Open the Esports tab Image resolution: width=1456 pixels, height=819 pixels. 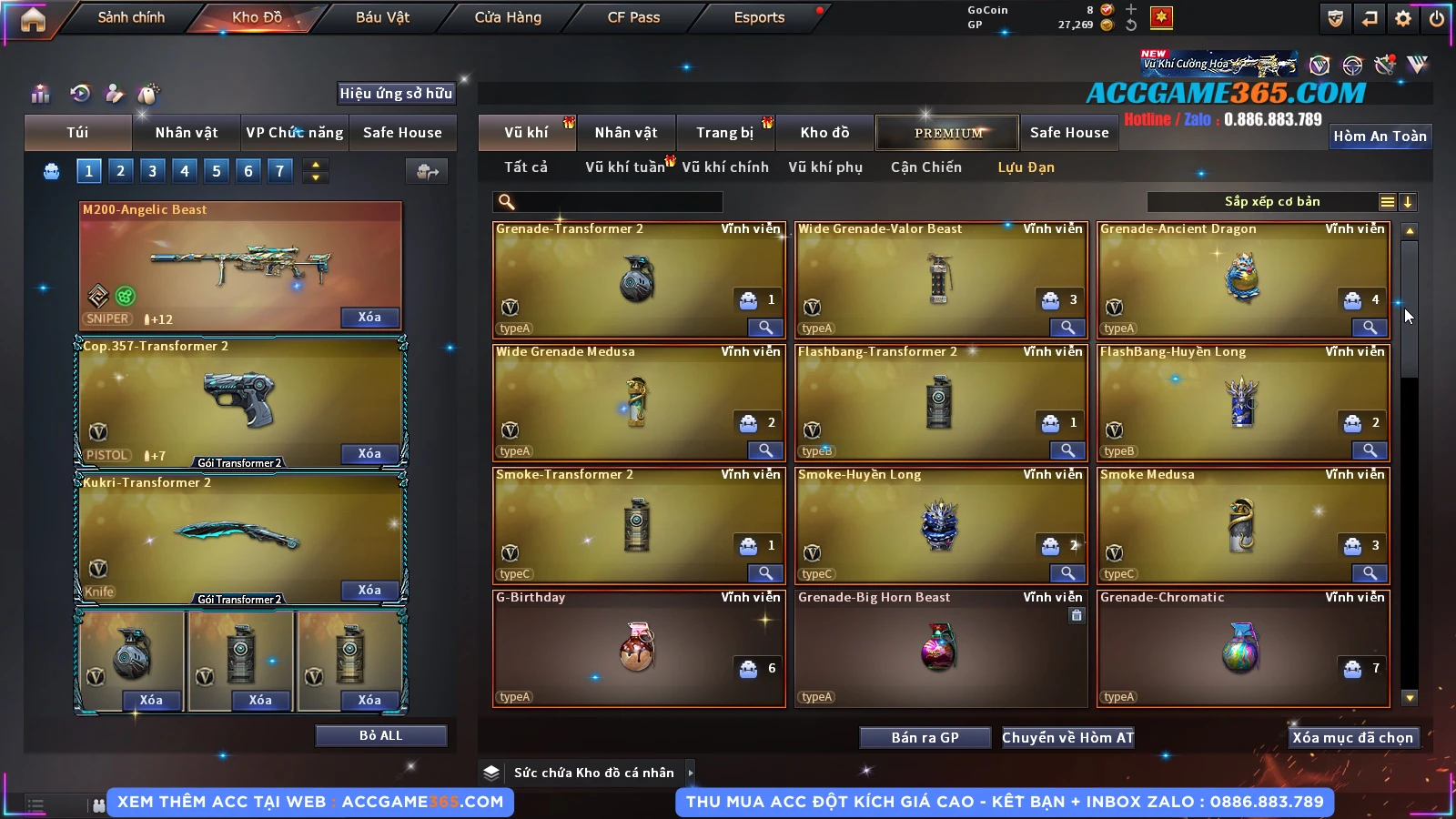[x=759, y=17]
